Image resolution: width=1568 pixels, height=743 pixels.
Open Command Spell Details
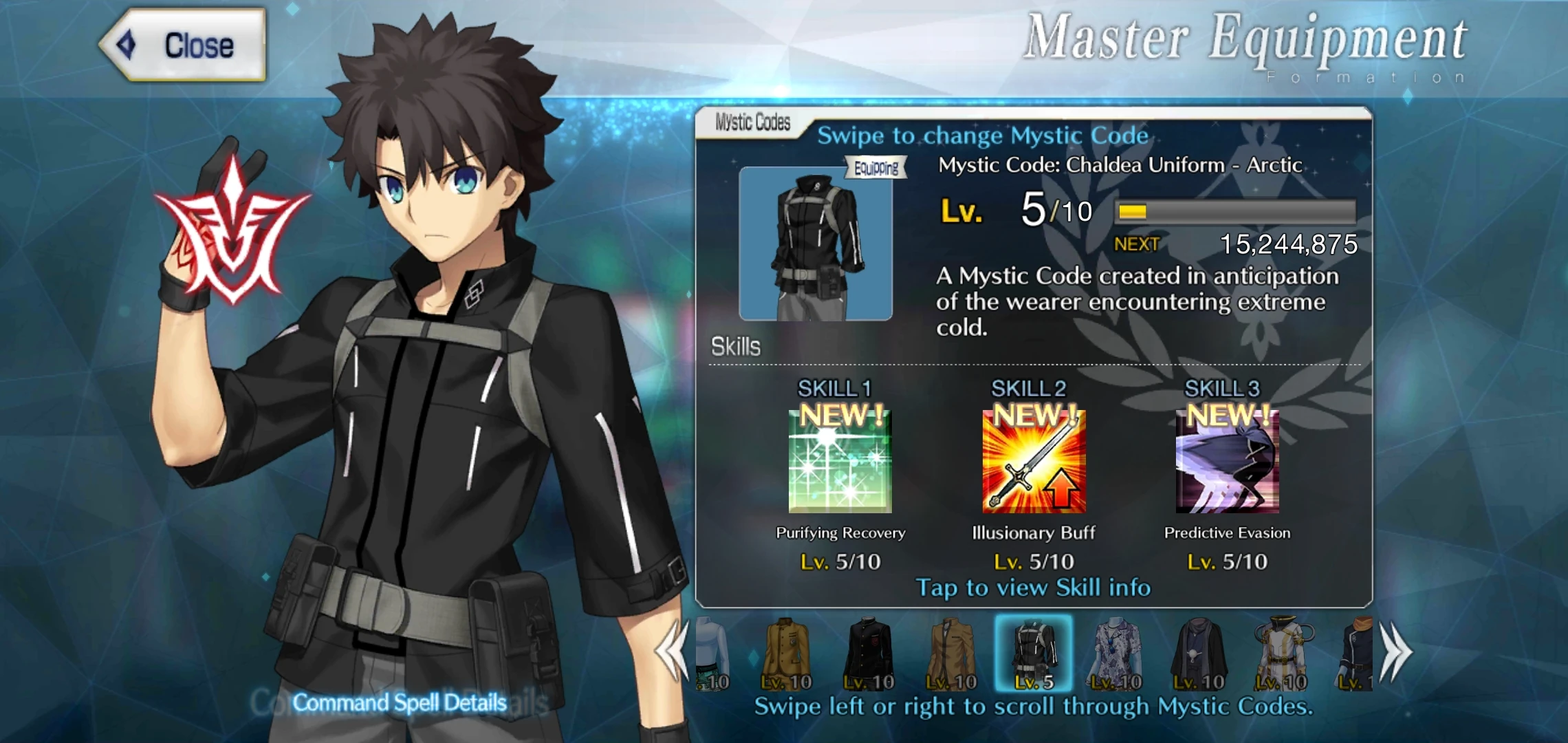[400, 702]
